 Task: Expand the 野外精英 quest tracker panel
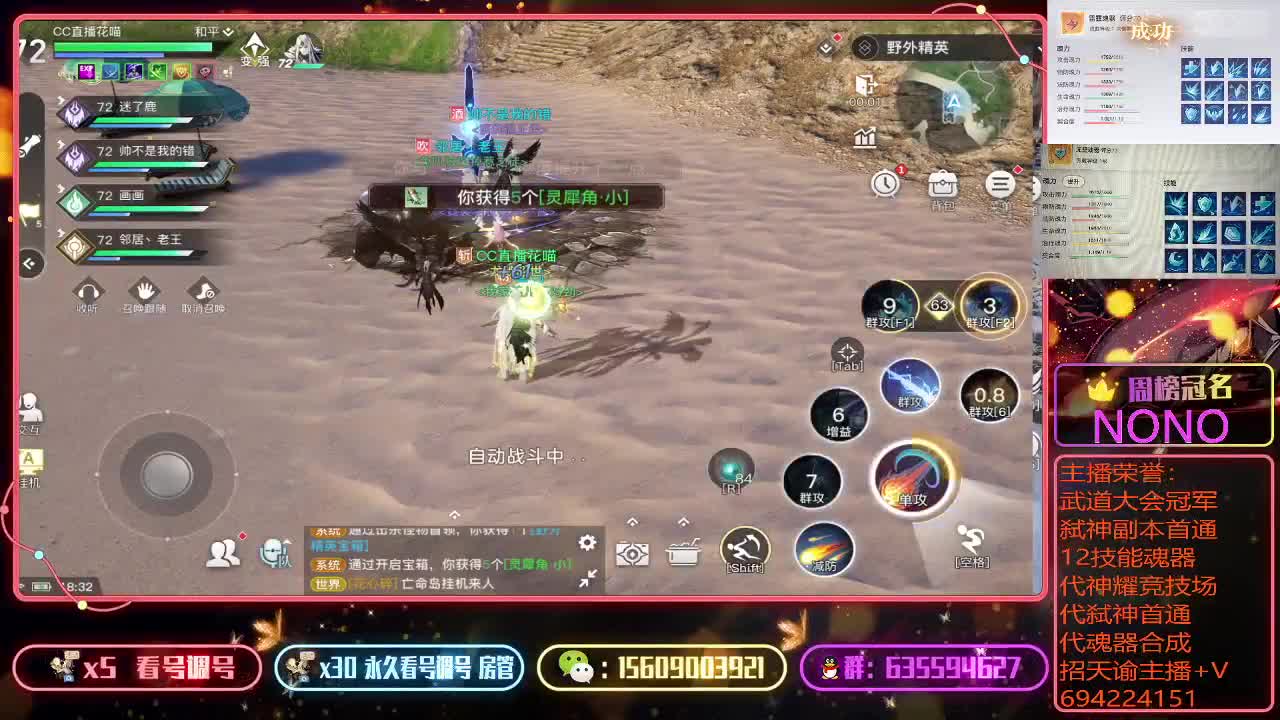[905, 46]
